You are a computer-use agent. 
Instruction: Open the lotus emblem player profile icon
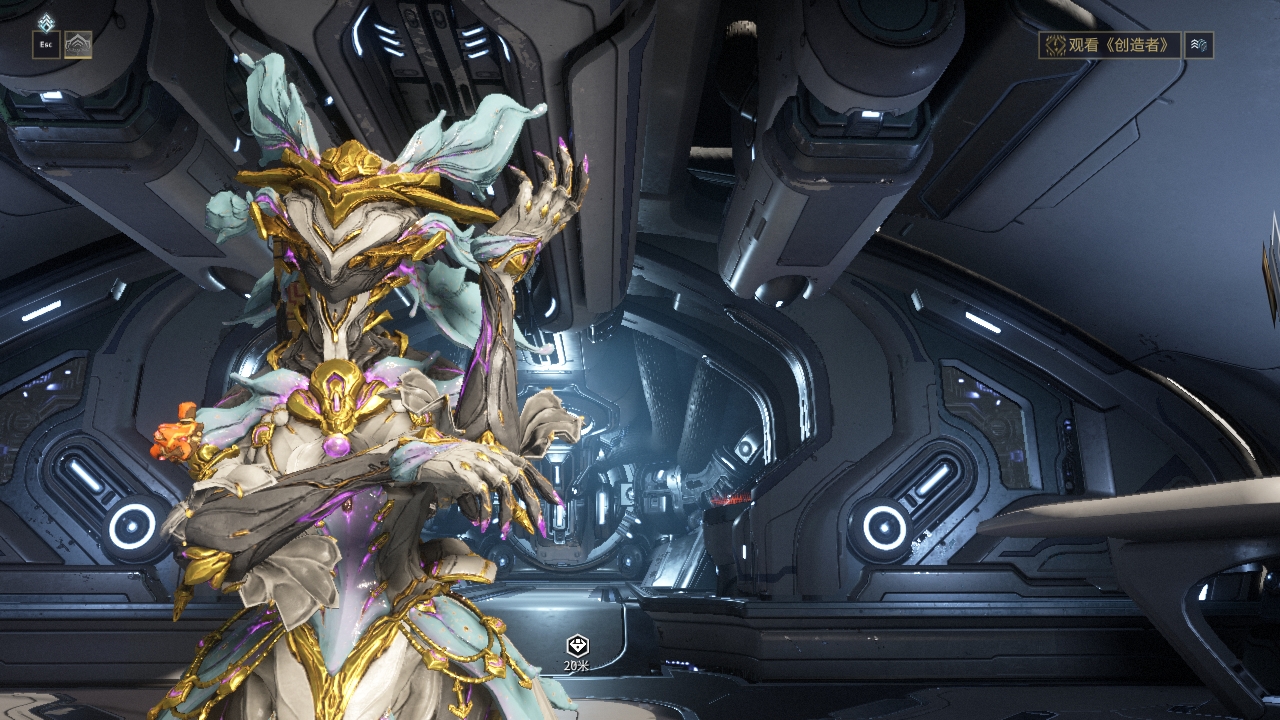[x=78, y=45]
